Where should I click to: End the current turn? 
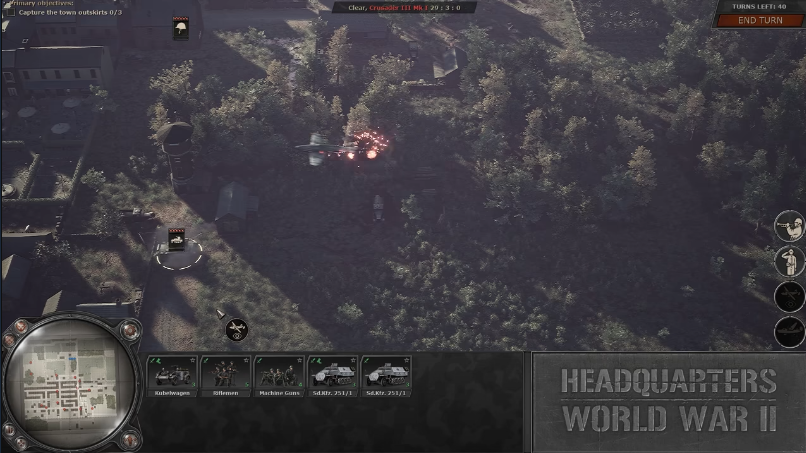(760, 20)
